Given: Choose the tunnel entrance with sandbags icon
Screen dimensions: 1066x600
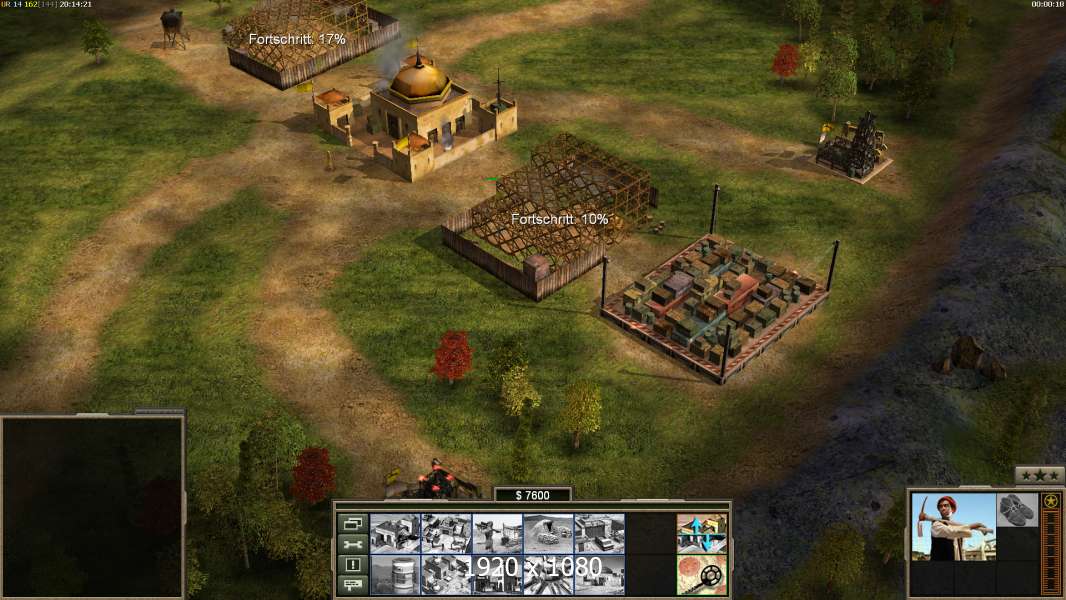Looking at the screenshot, I should tap(547, 533).
